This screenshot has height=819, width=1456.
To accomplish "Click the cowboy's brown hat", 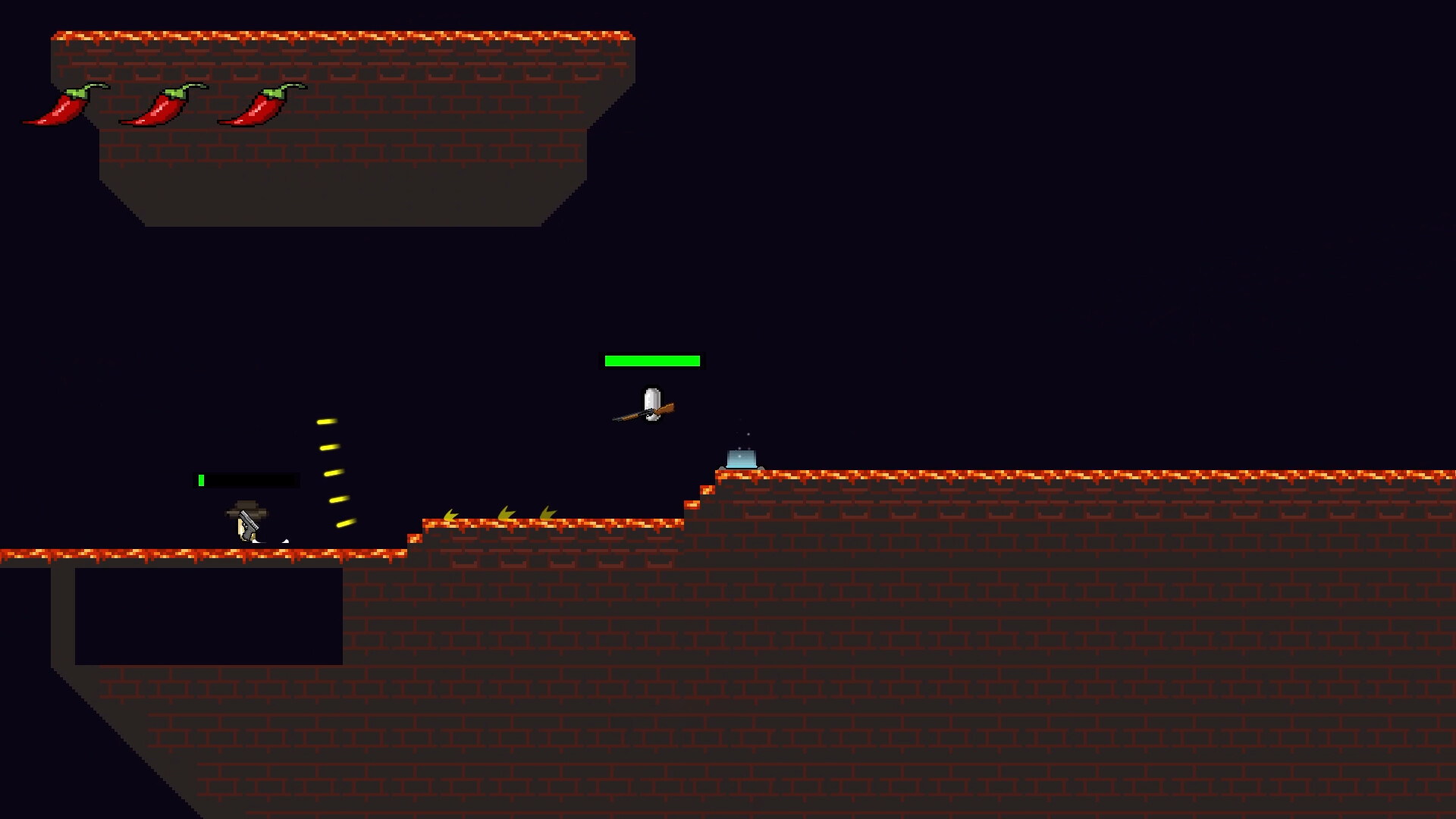I will 245,506.
